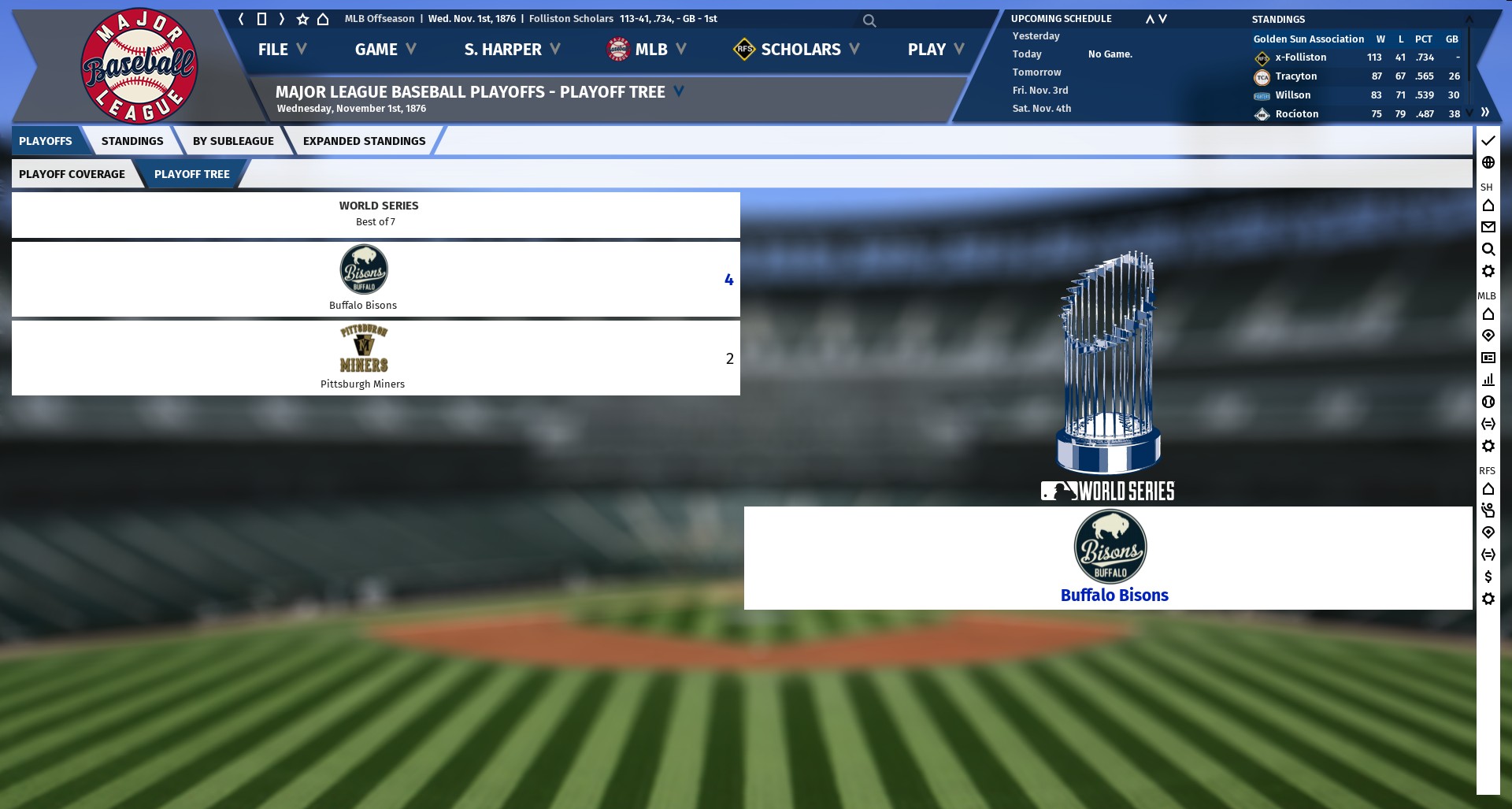Select the Playoff Coverage subtab
The image size is (1512, 809).
coord(72,174)
